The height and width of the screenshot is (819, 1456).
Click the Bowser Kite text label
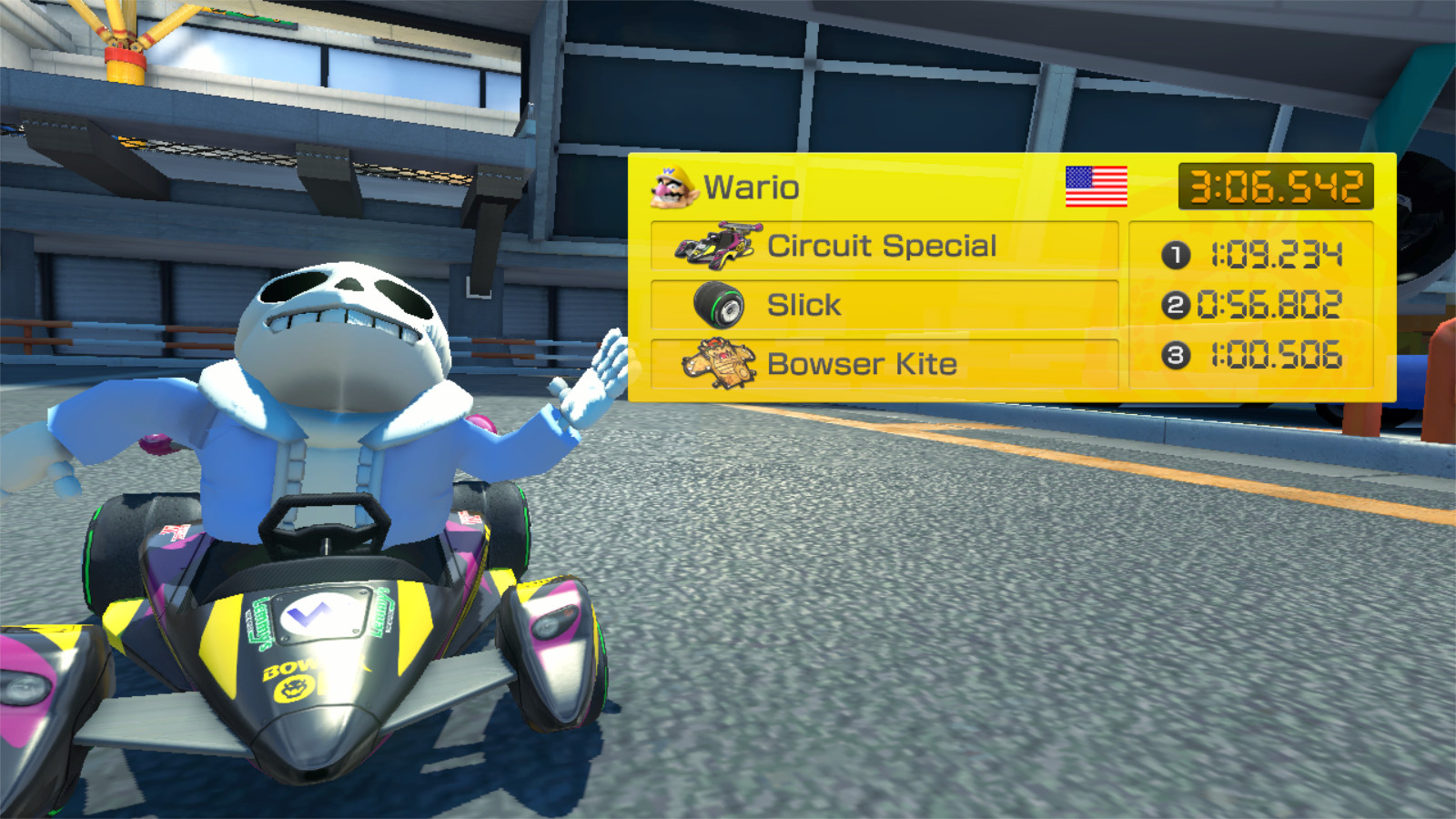click(x=862, y=364)
